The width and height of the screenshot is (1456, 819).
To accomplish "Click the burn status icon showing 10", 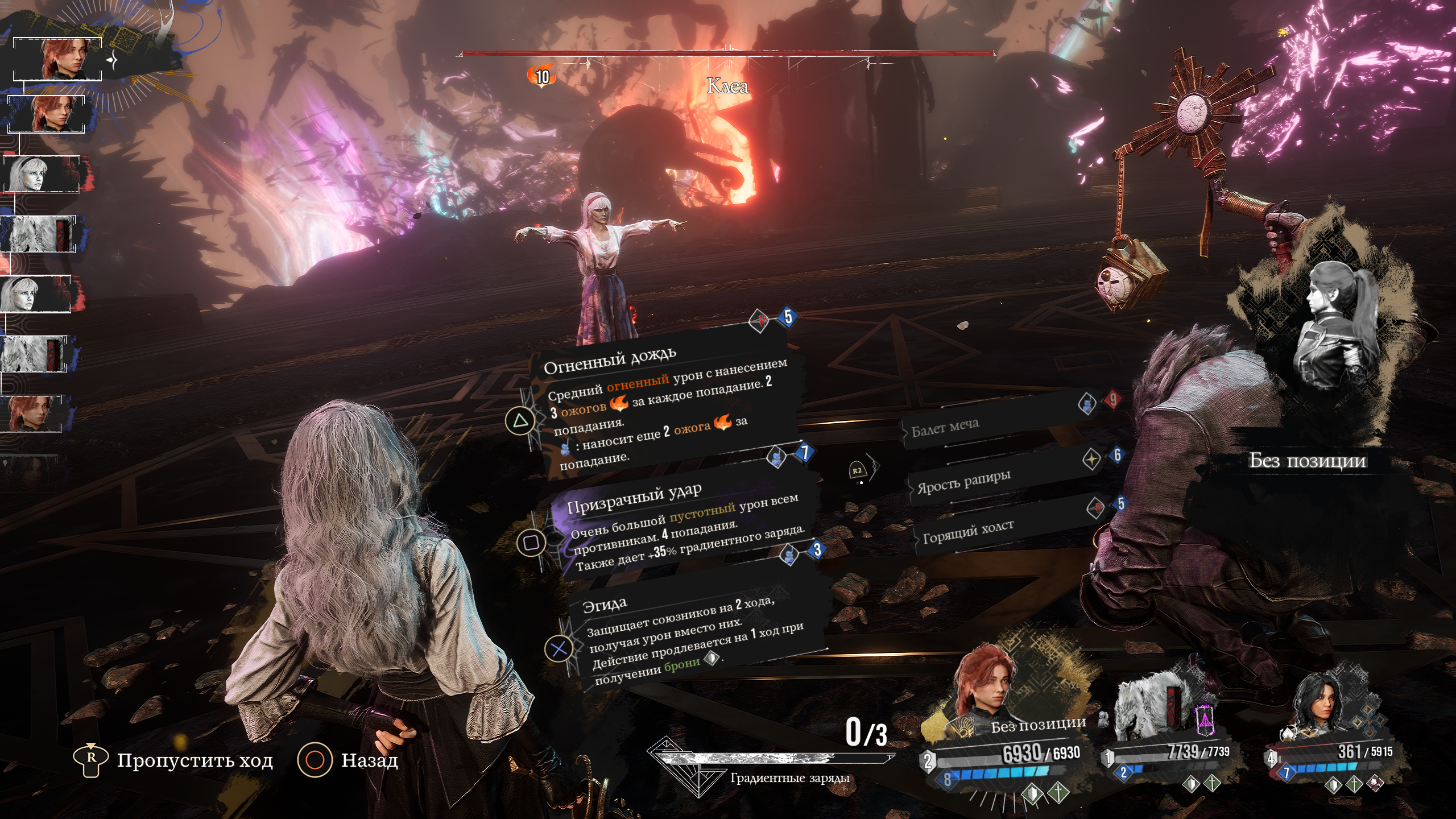I will (x=541, y=76).
